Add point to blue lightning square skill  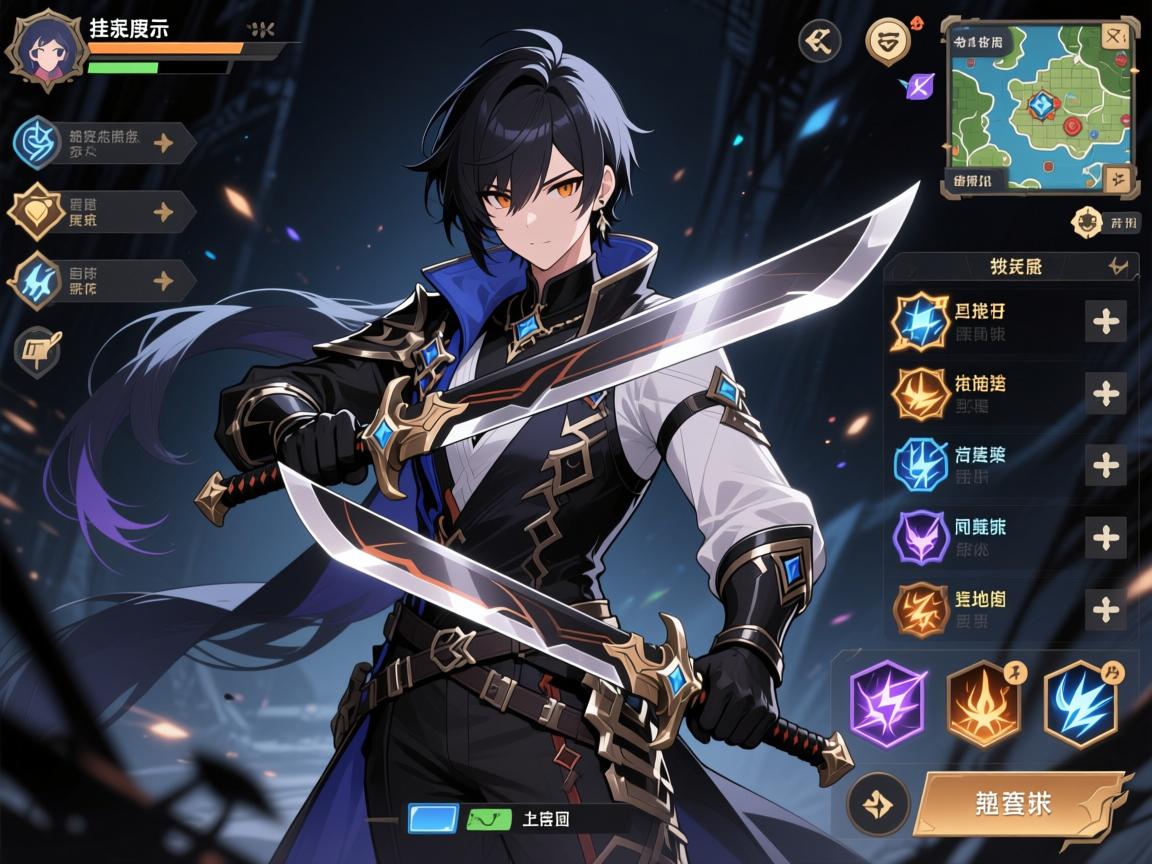[1105, 322]
